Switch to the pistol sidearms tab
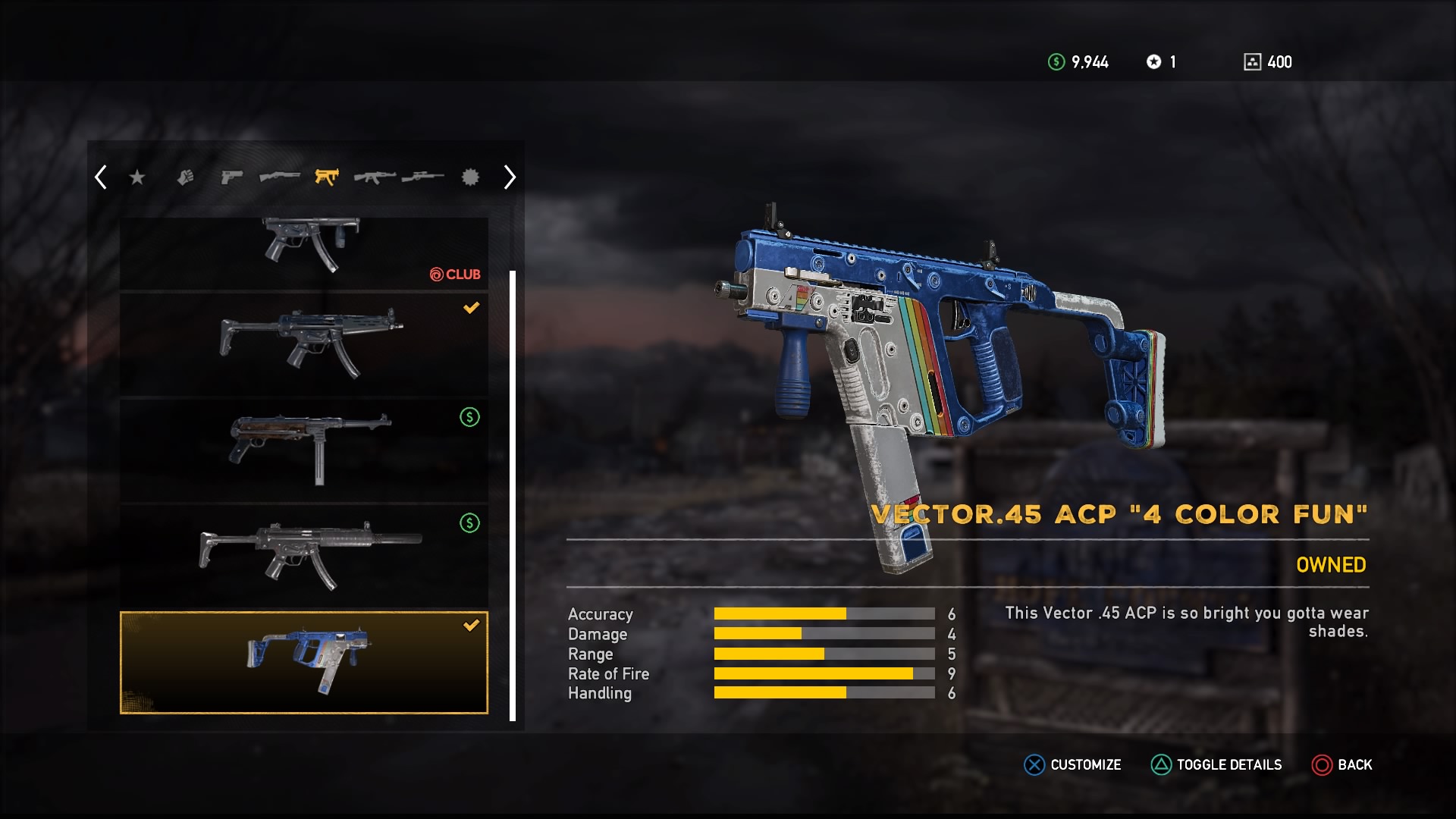The height and width of the screenshot is (819, 1456). tap(231, 177)
